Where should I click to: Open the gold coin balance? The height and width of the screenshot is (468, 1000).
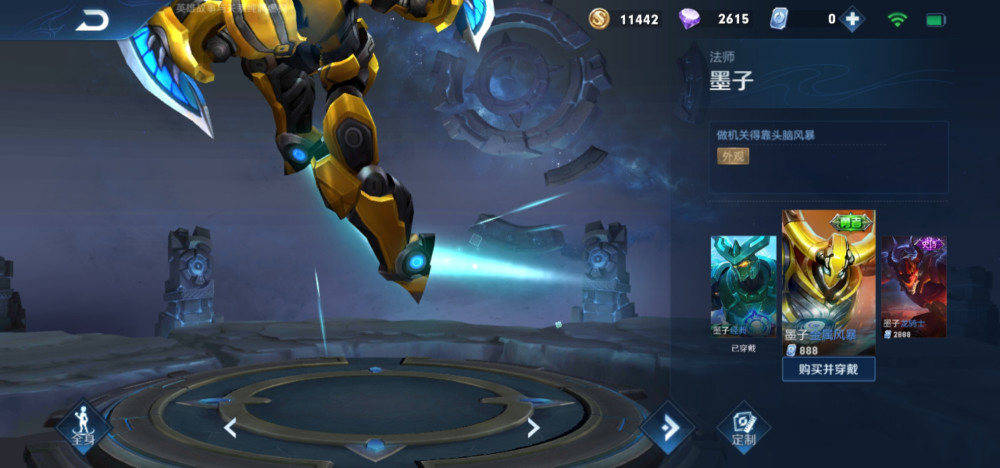[x=625, y=19]
